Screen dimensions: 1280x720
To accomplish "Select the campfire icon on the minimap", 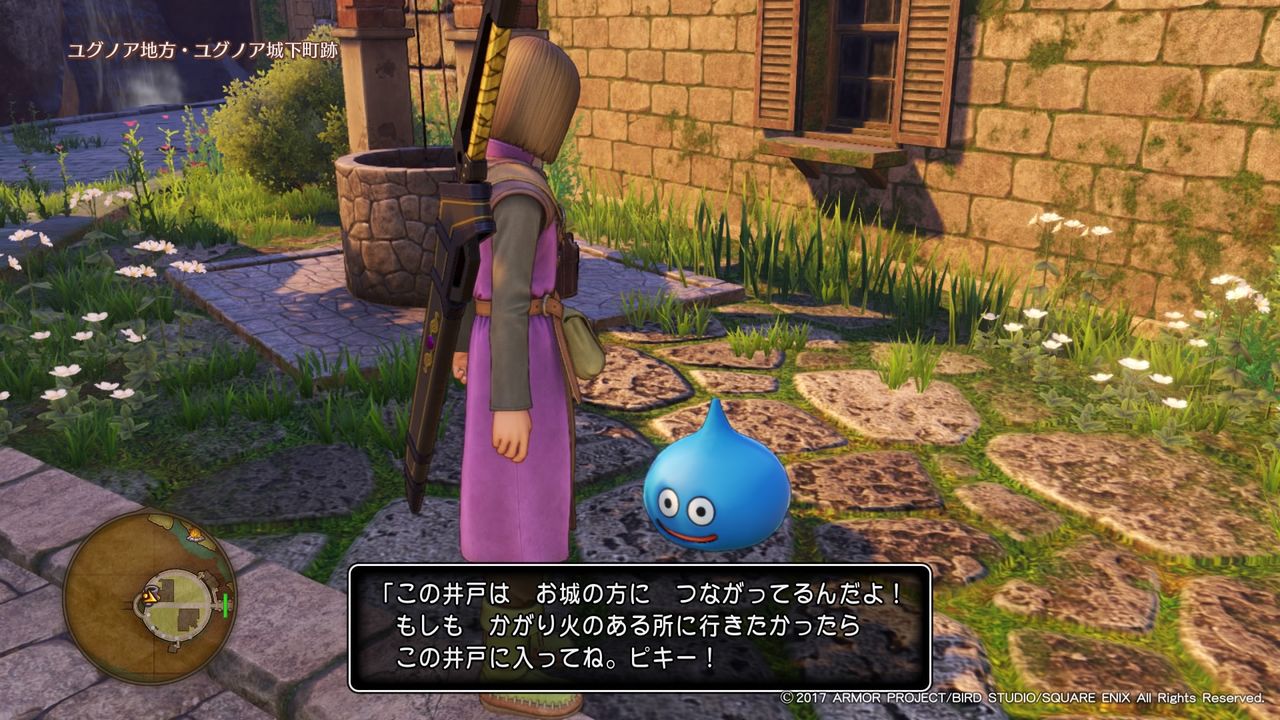I will [195, 536].
